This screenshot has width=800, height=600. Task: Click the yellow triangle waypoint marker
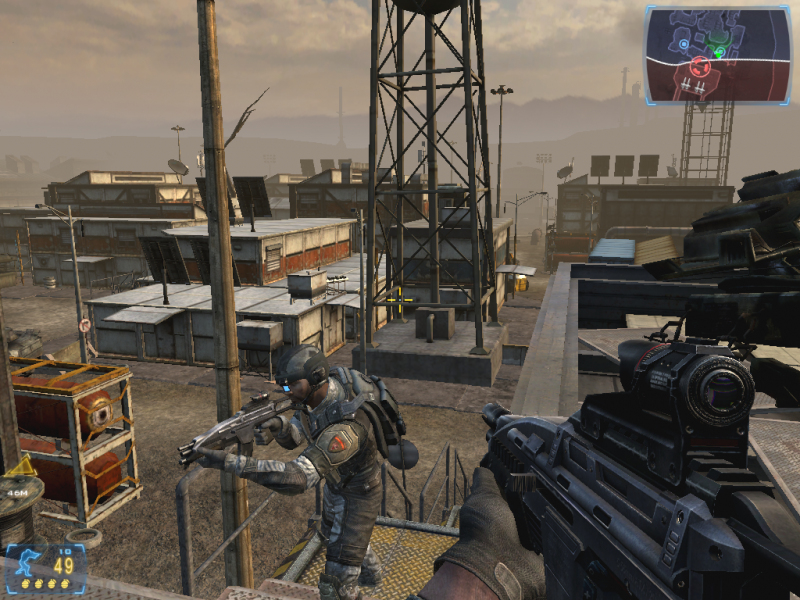point(21,466)
